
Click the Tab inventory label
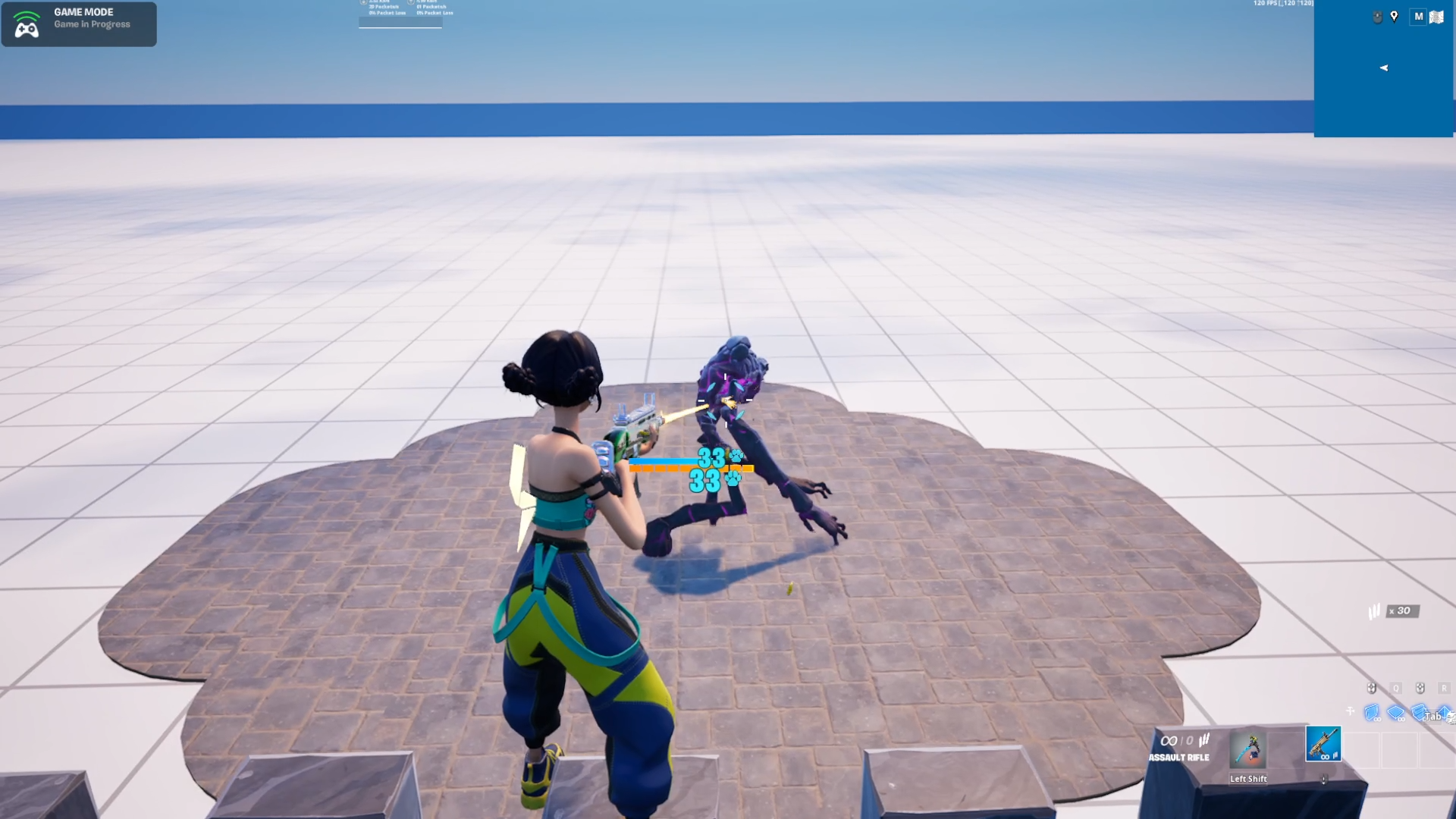[x=1432, y=717]
